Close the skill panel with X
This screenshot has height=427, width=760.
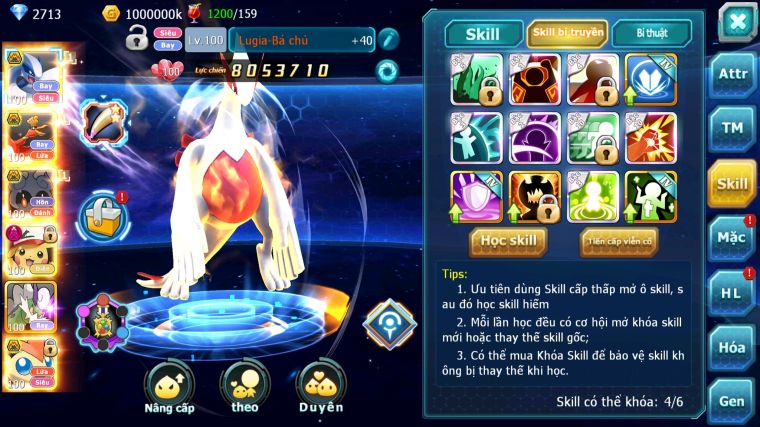coord(736,22)
